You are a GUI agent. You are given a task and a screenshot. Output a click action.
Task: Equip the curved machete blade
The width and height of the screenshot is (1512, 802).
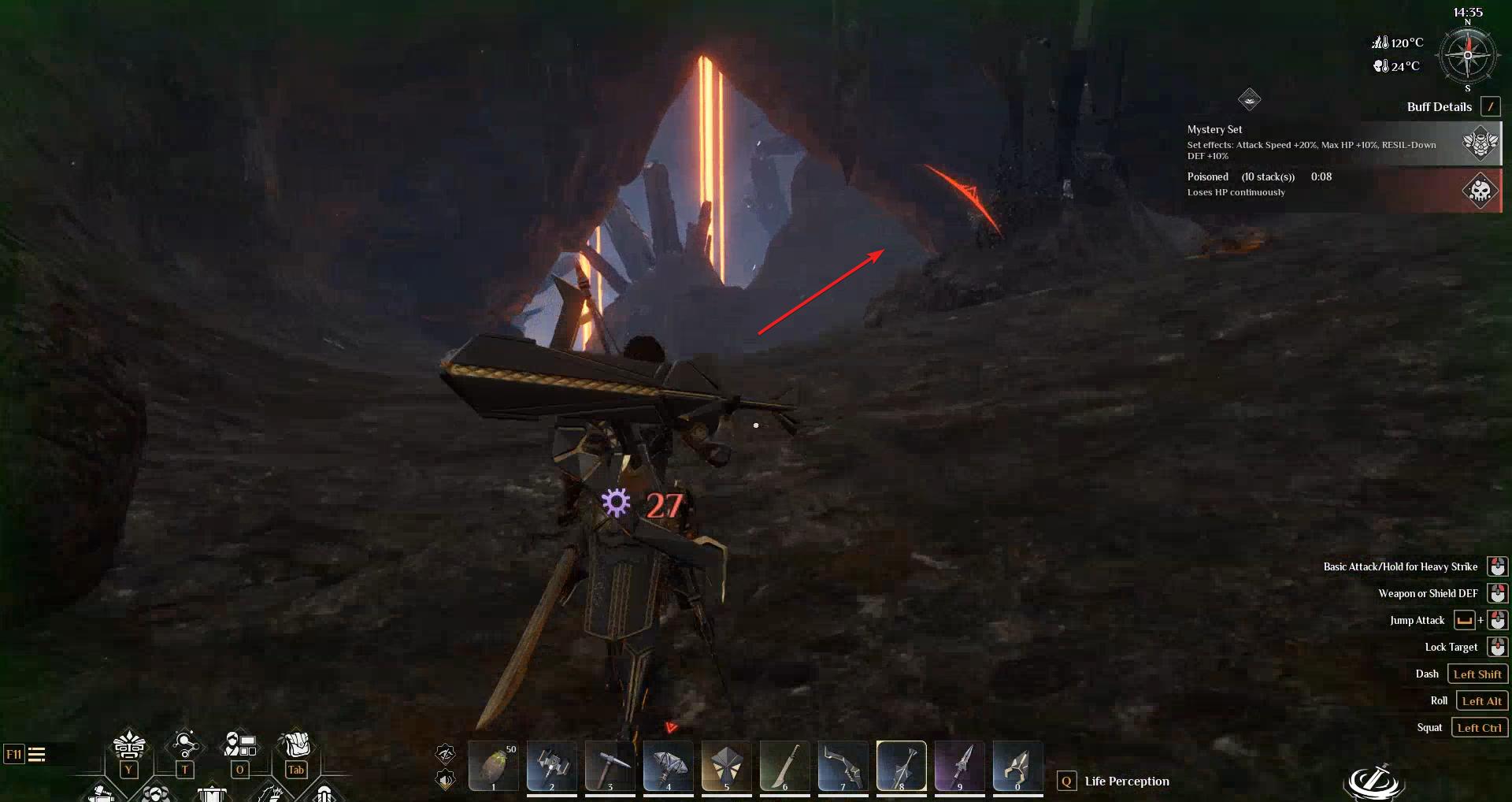point(784,766)
